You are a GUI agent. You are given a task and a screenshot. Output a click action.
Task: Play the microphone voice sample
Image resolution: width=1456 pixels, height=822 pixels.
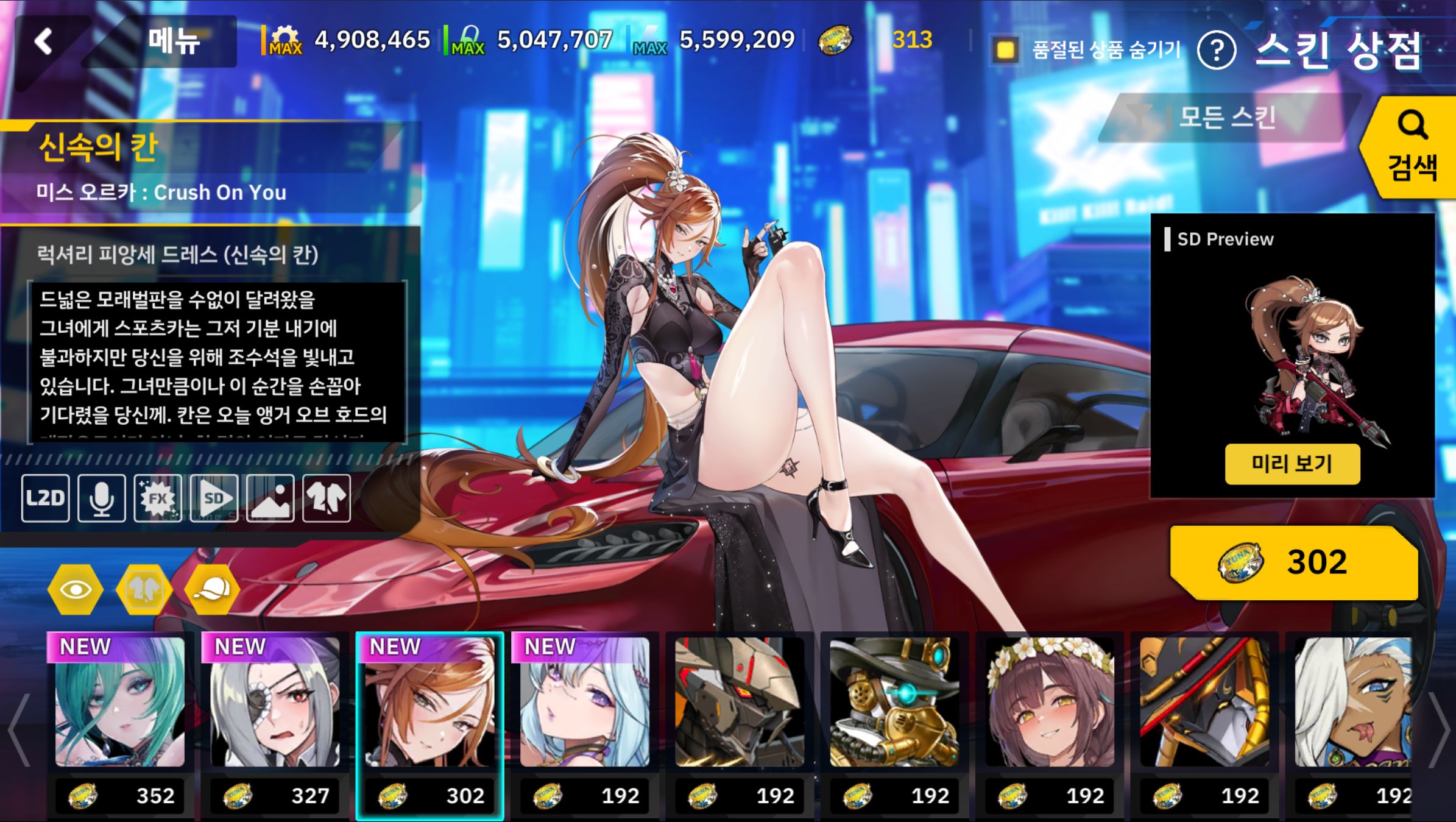[102, 498]
